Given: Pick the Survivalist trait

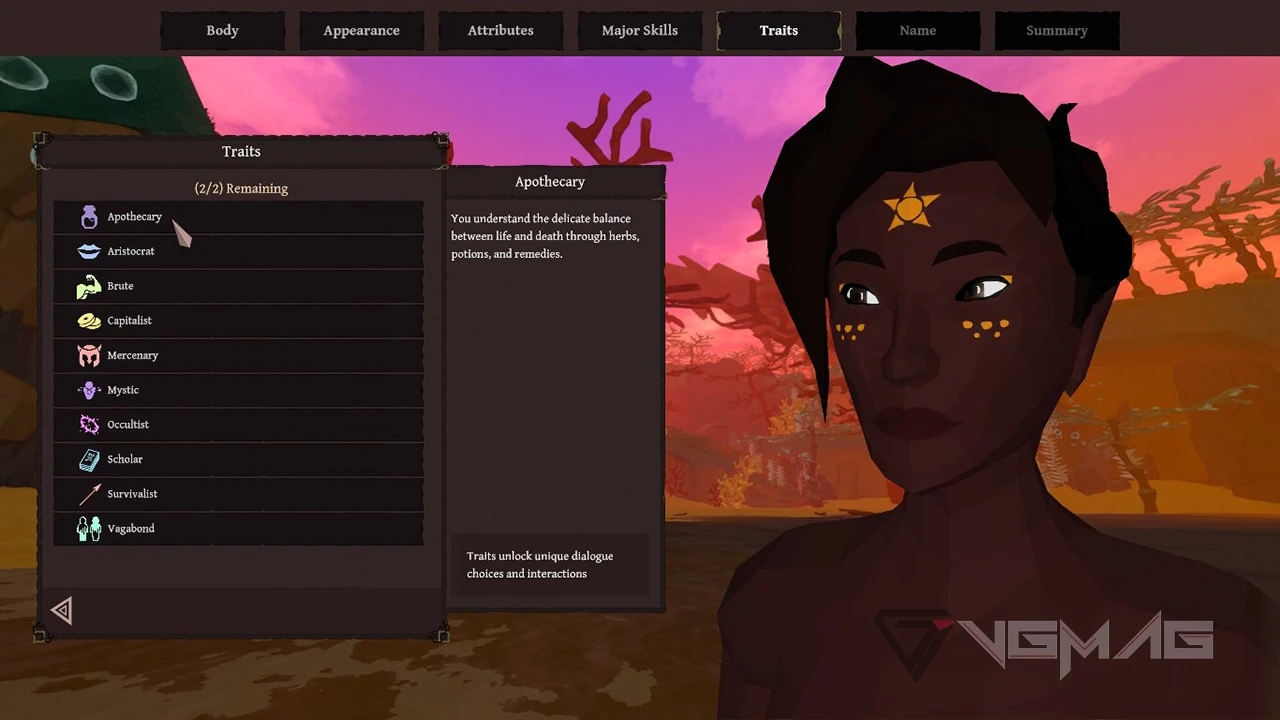Looking at the screenshot, I should coord(238,494).
